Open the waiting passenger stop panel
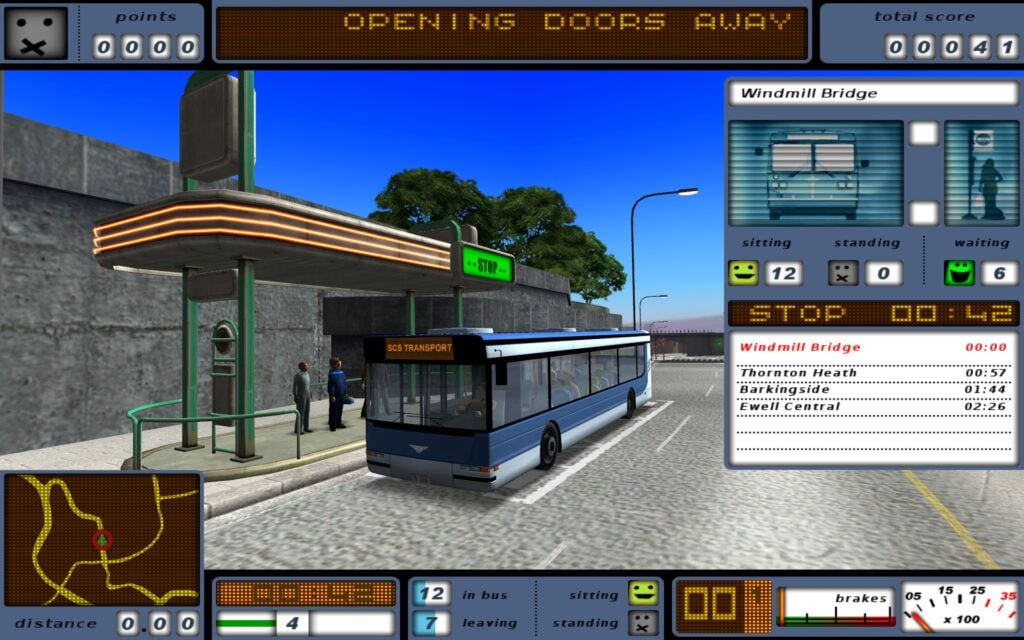This screenshot has width=1024, height=640. 981,173
